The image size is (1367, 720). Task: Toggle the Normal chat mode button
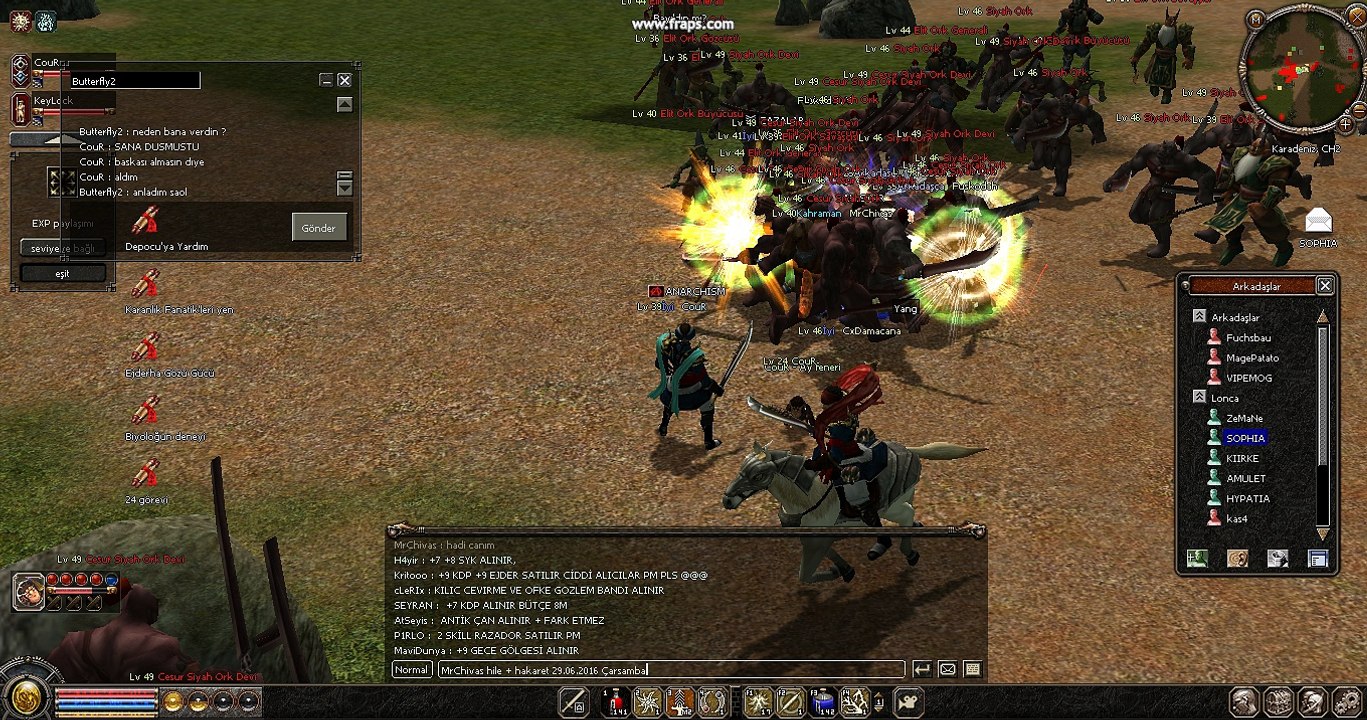point(411,670)
